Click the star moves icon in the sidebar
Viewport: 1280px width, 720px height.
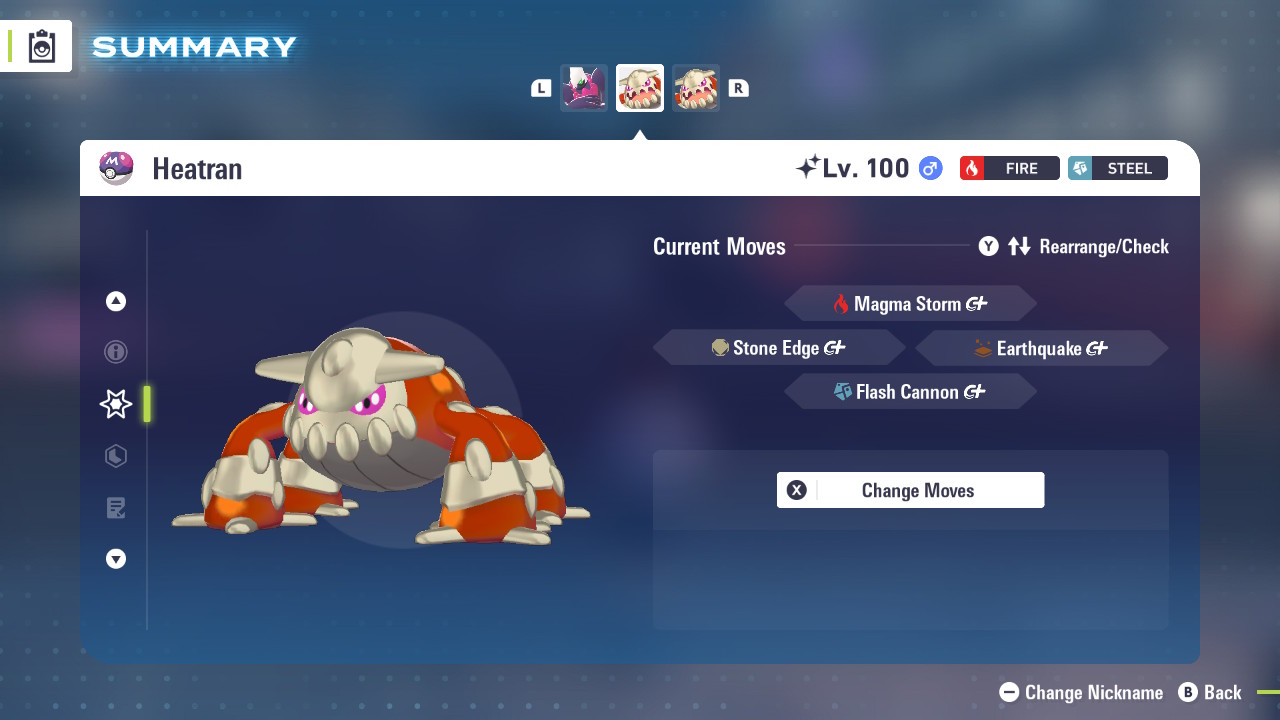(x=115, y=404)
